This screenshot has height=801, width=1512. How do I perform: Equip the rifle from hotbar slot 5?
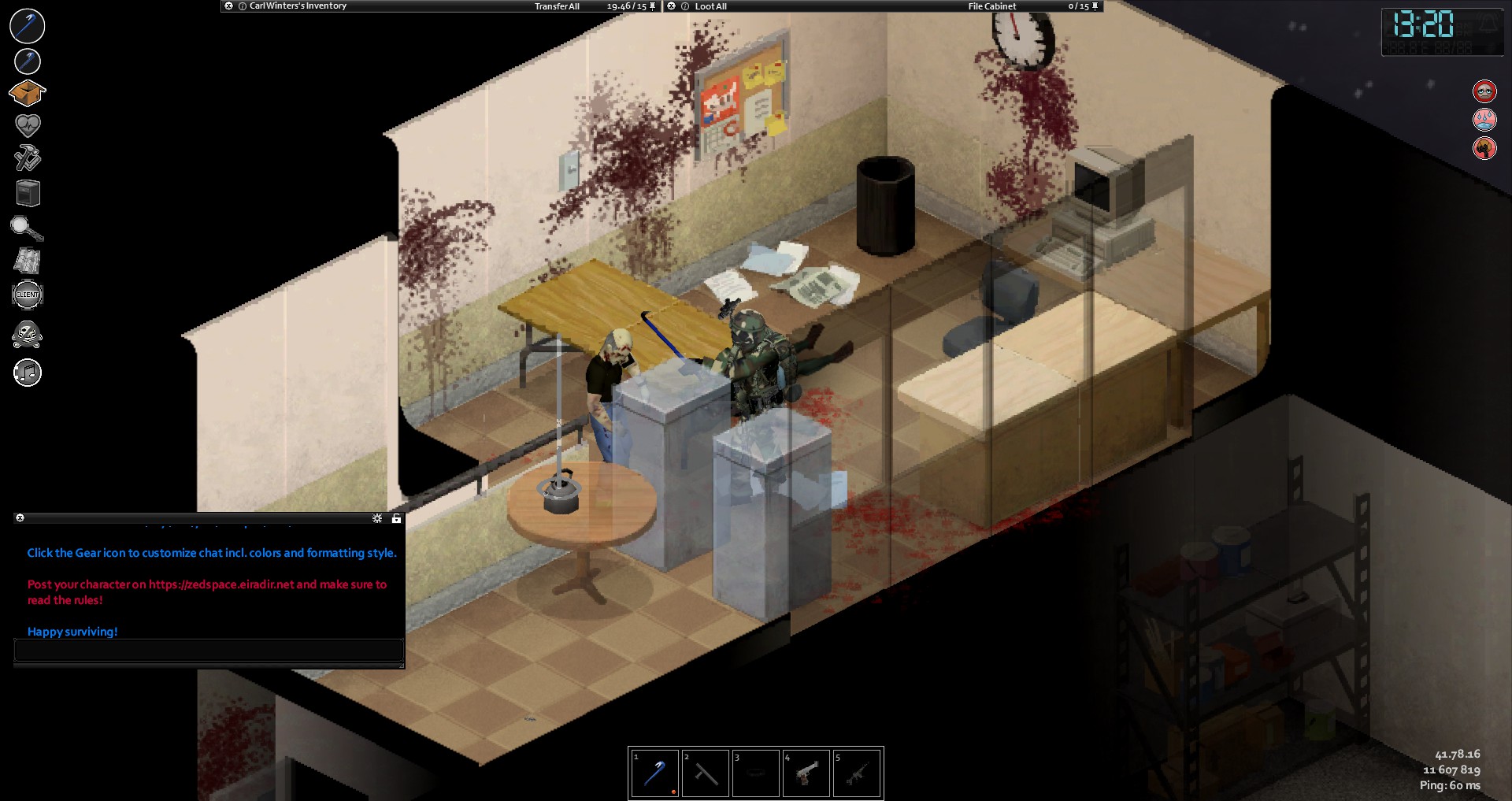point(856,773)
